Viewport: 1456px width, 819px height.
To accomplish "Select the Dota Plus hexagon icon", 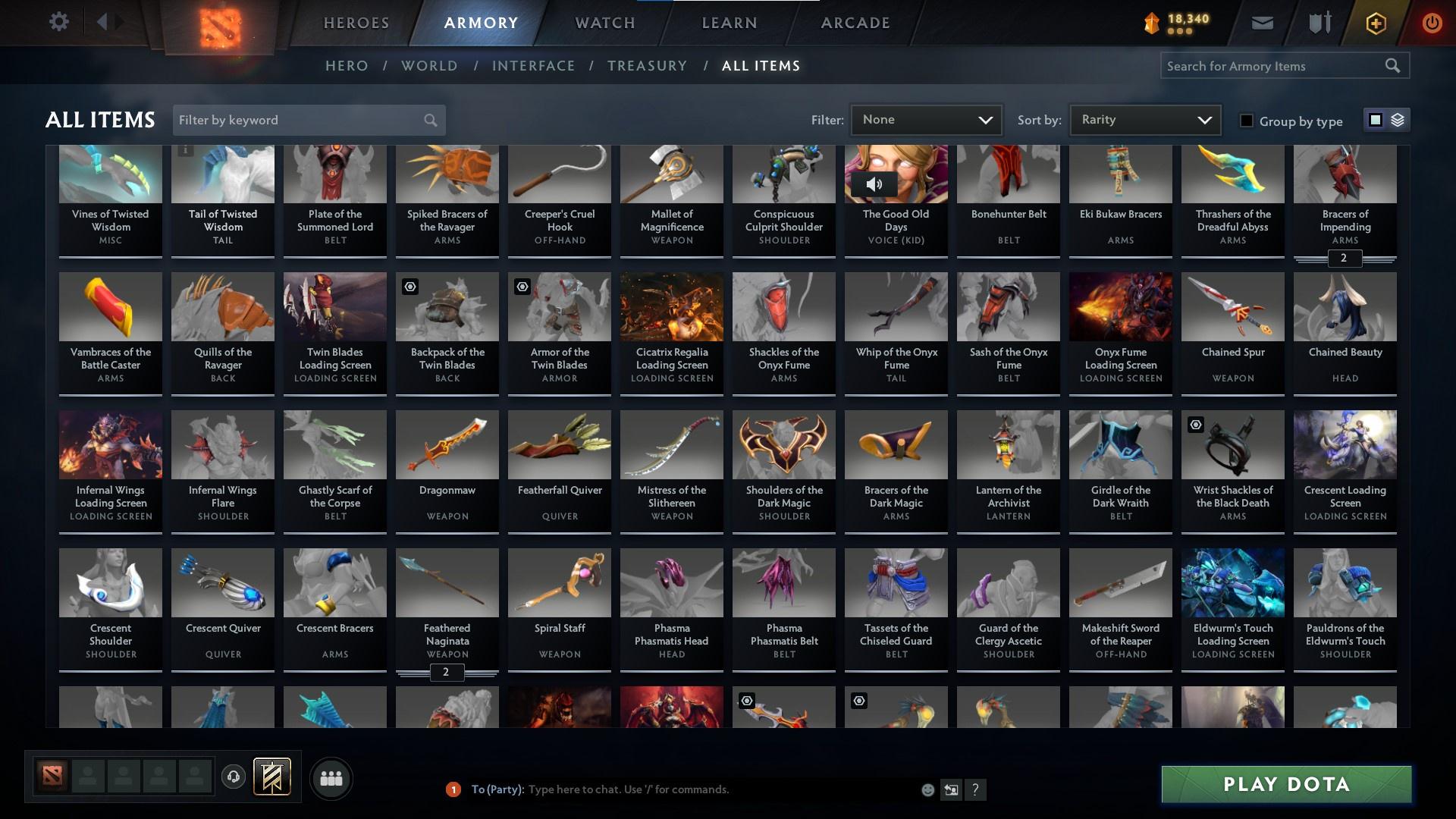I will tap(1374, 23).
